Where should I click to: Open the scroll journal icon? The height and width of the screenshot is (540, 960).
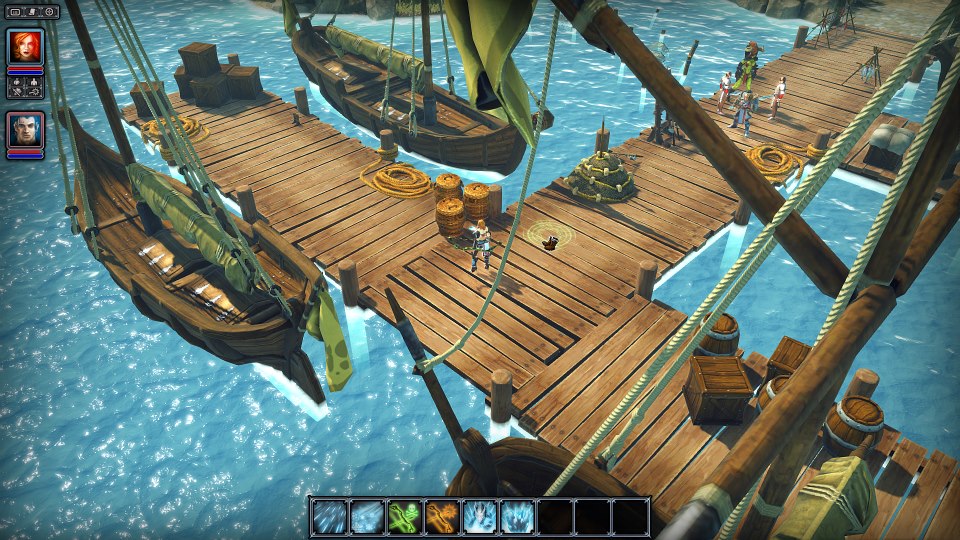click(32, 12)
